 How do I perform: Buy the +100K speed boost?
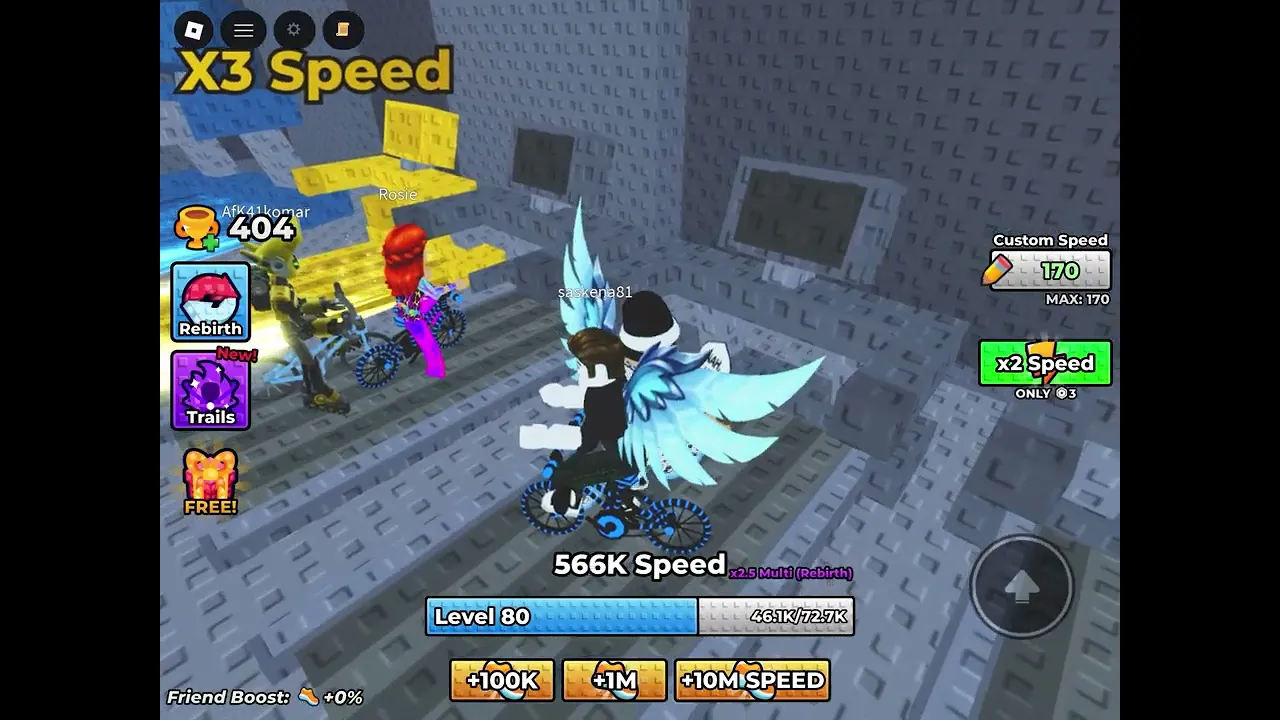pyautogui.click(x=501, y=680)
